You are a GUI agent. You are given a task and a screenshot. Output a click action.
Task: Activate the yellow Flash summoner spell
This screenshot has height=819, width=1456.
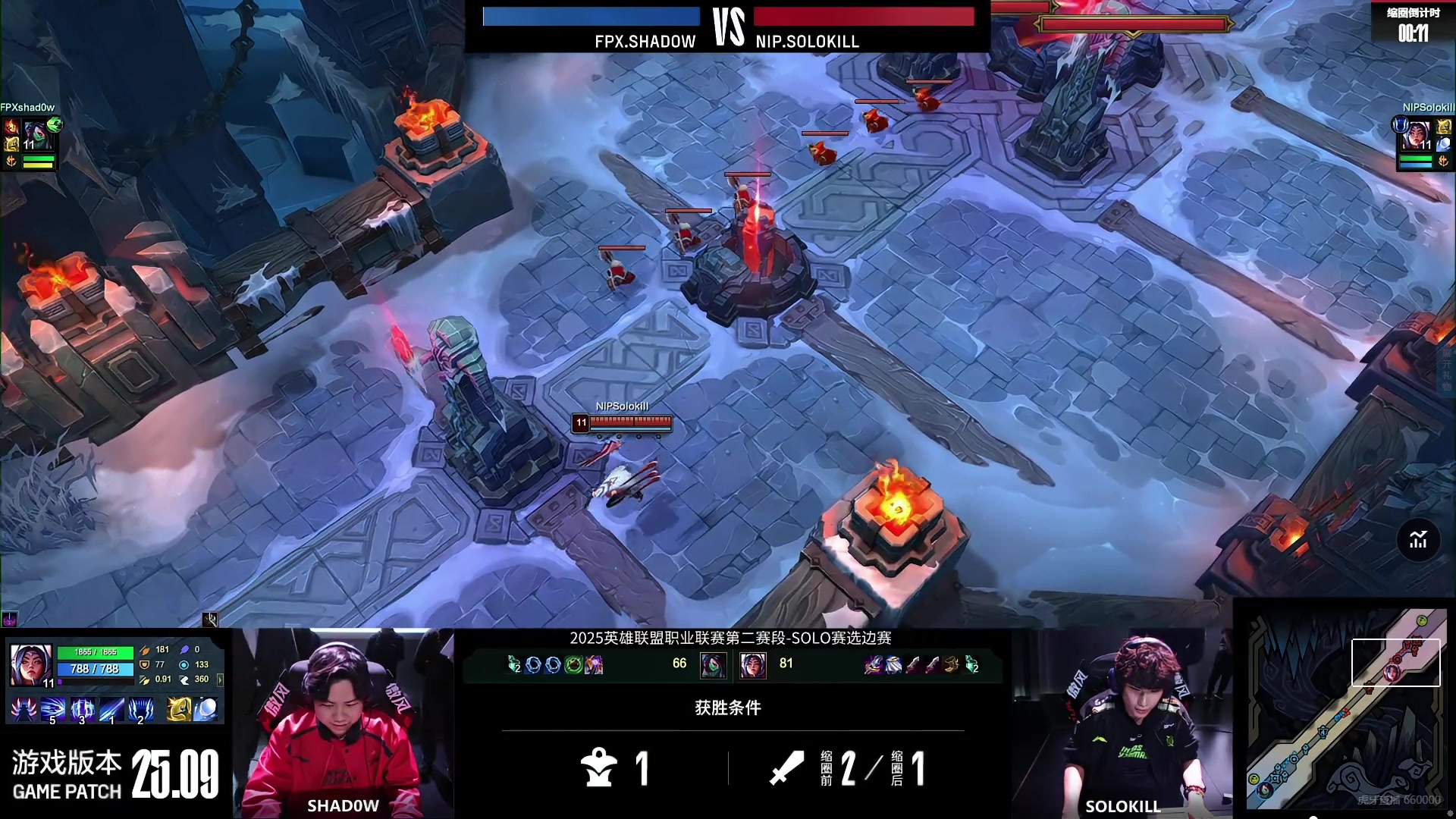click(x=178, y=710)
